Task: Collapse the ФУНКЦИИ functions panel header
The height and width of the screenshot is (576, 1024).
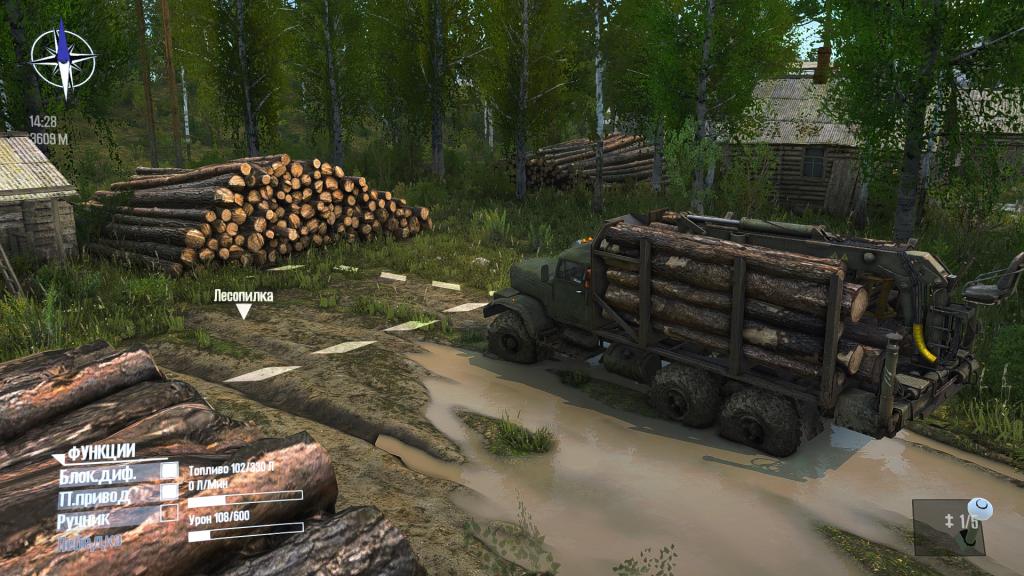Action: [x=100, y=452]
